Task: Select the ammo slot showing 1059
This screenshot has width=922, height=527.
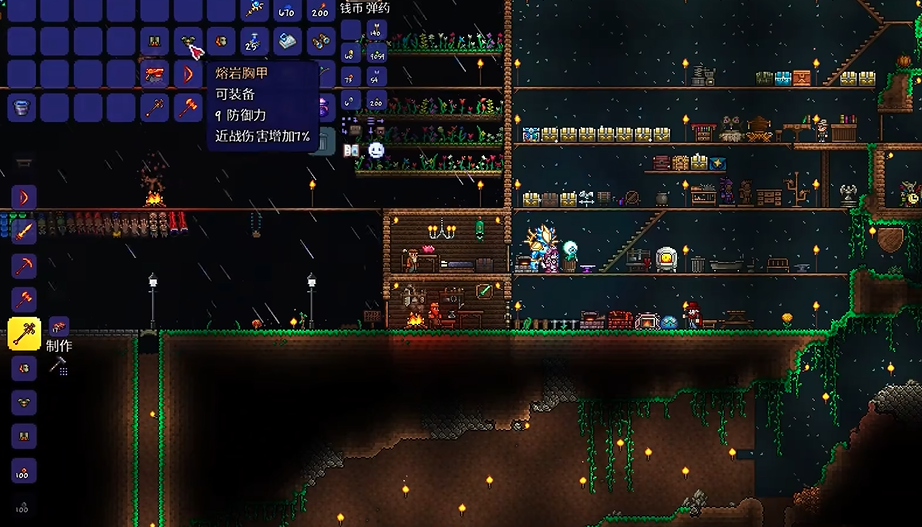Action: tap(376, 56)
